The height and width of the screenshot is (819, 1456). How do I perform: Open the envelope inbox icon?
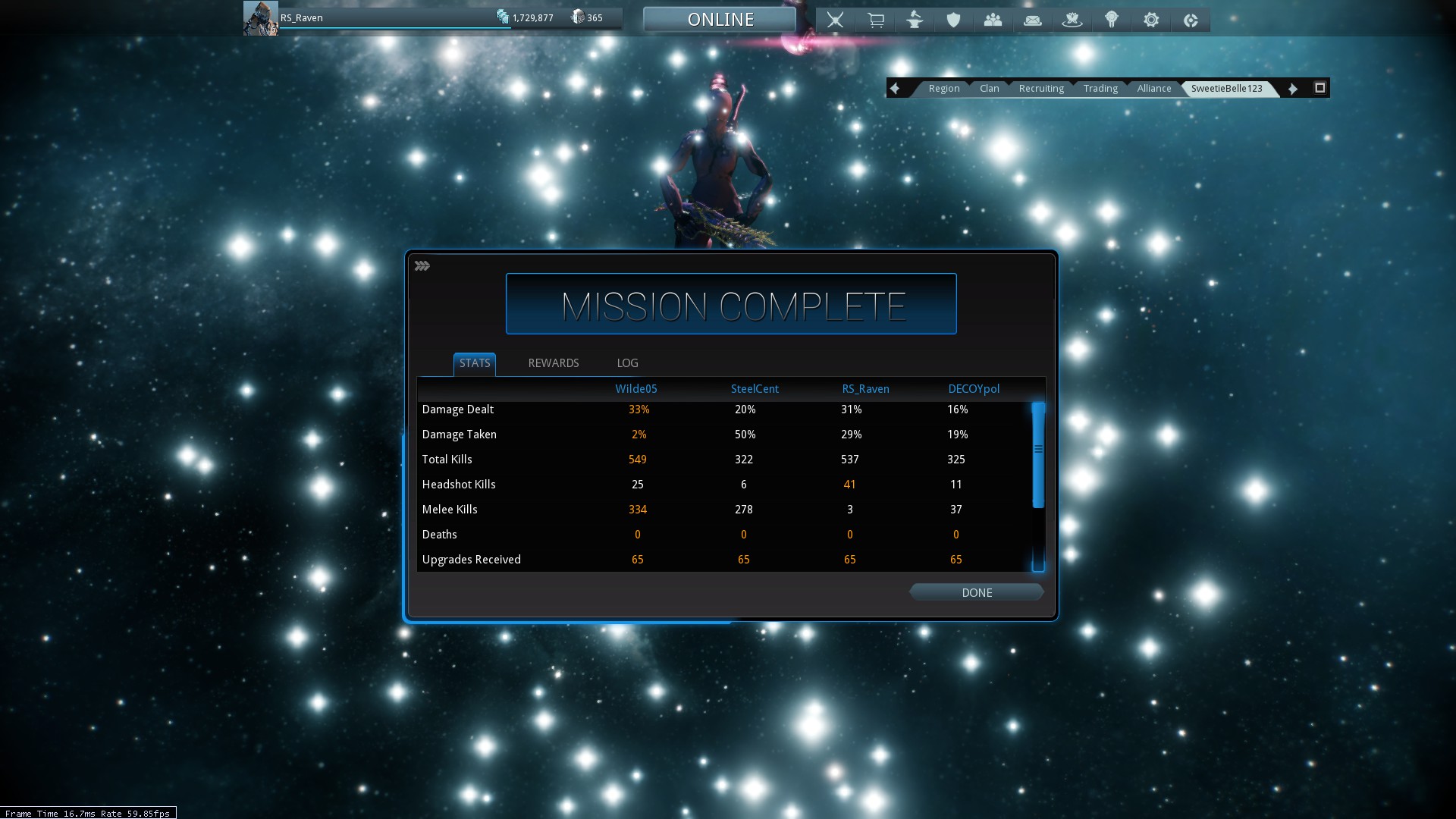point(1032,20)
